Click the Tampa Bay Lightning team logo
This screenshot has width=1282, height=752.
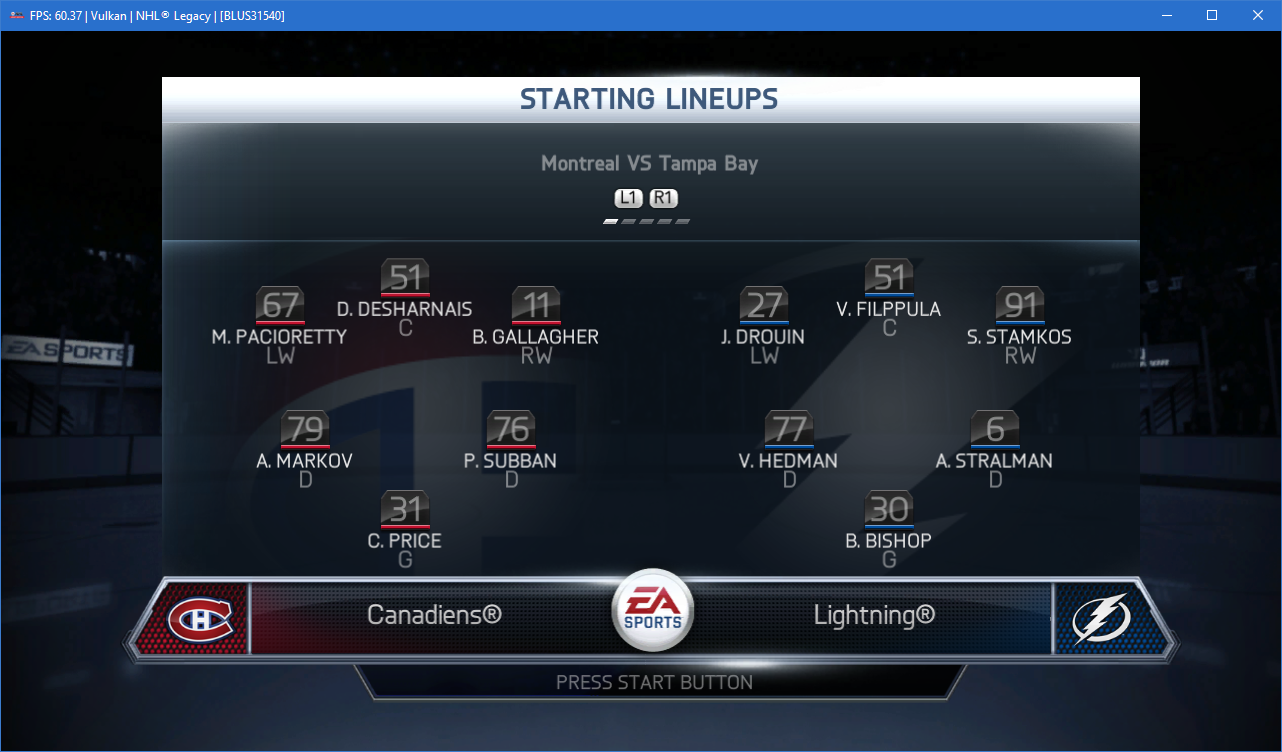(1101, 619)
